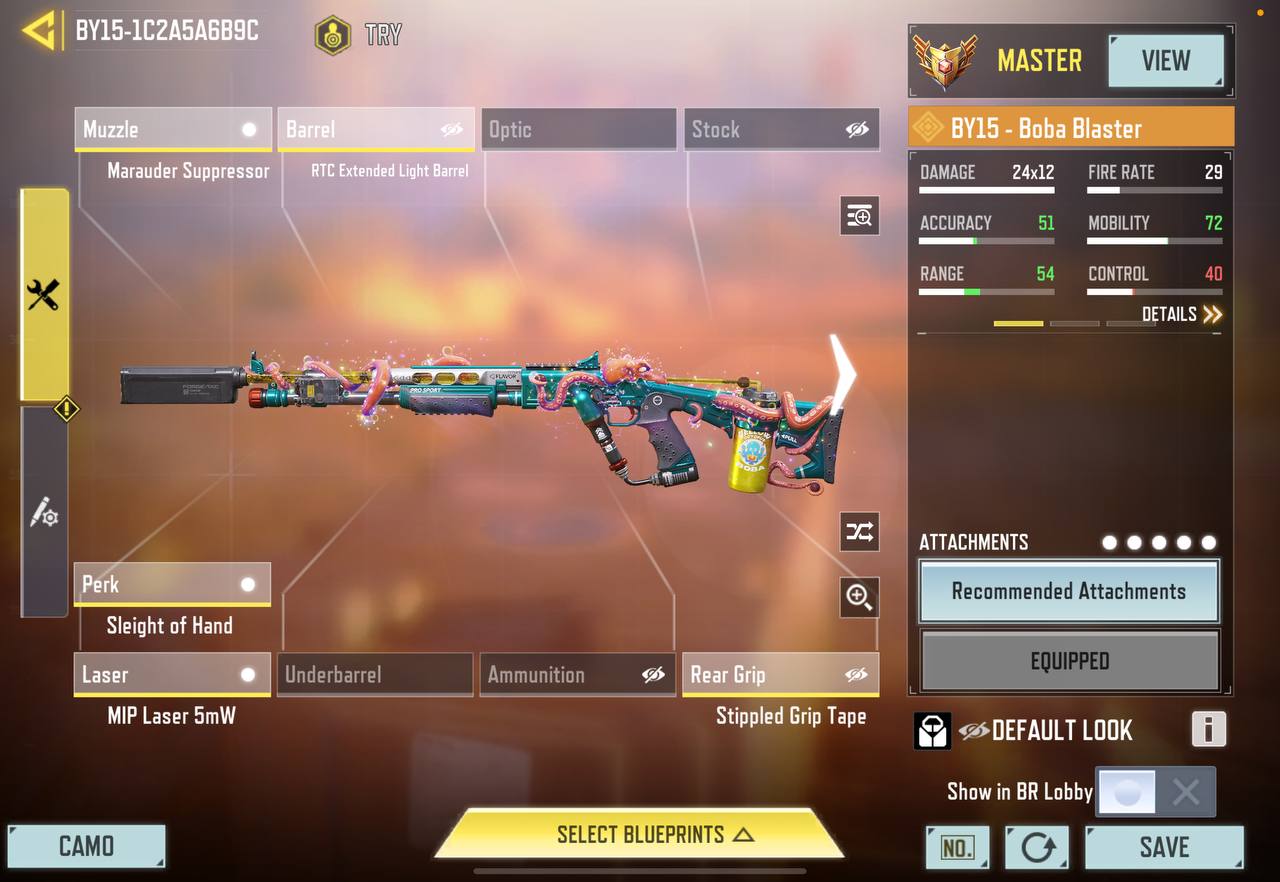This screenshot has width=1280, height=882.
Task: Apply Recommended Attachments
Action: 1069,591
